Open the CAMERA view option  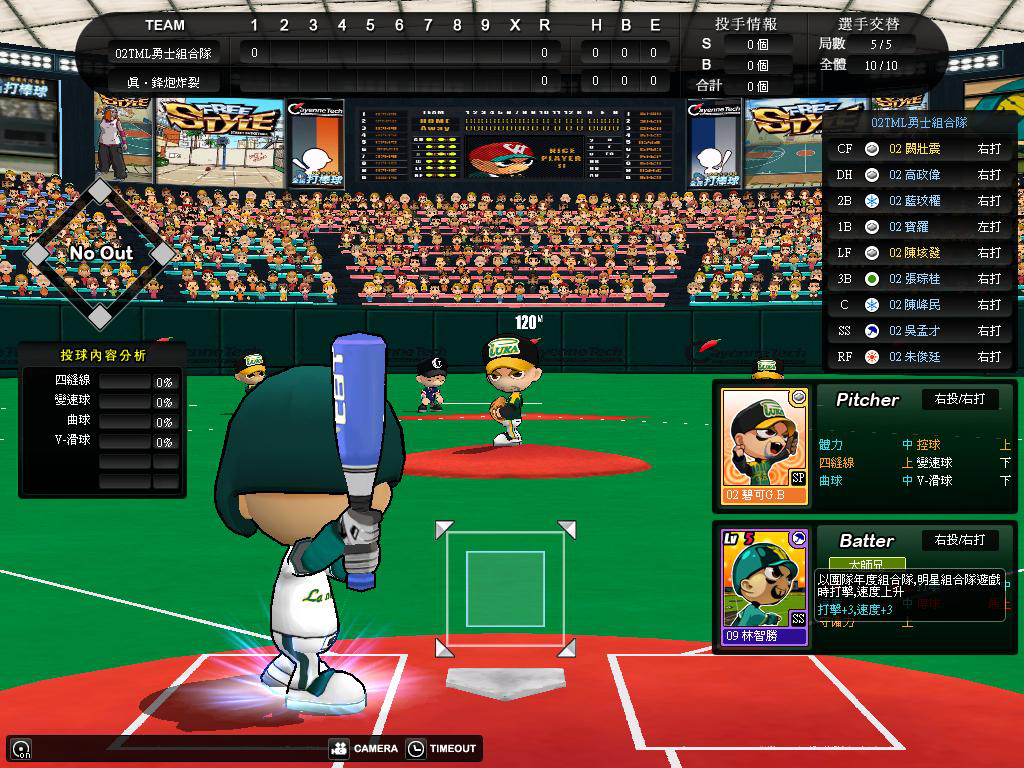click(364, 748)
